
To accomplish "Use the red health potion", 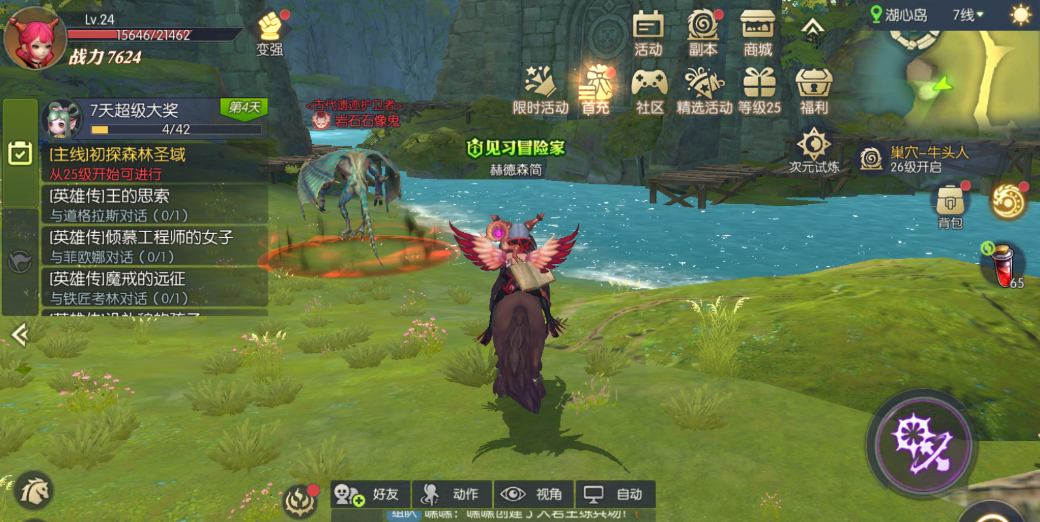I will click(x=1001, y=264).
